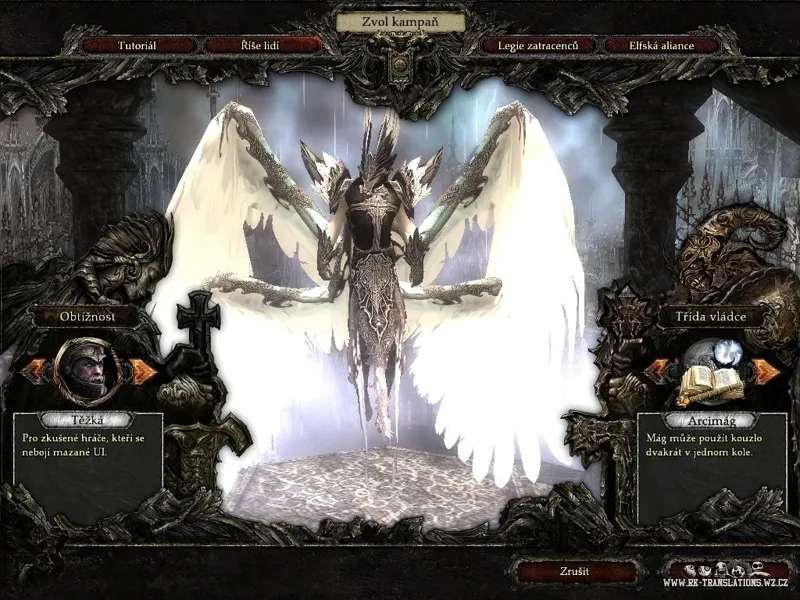
Task: Select next Třída vládce with right arrow
Action: (x=766, y=371)
